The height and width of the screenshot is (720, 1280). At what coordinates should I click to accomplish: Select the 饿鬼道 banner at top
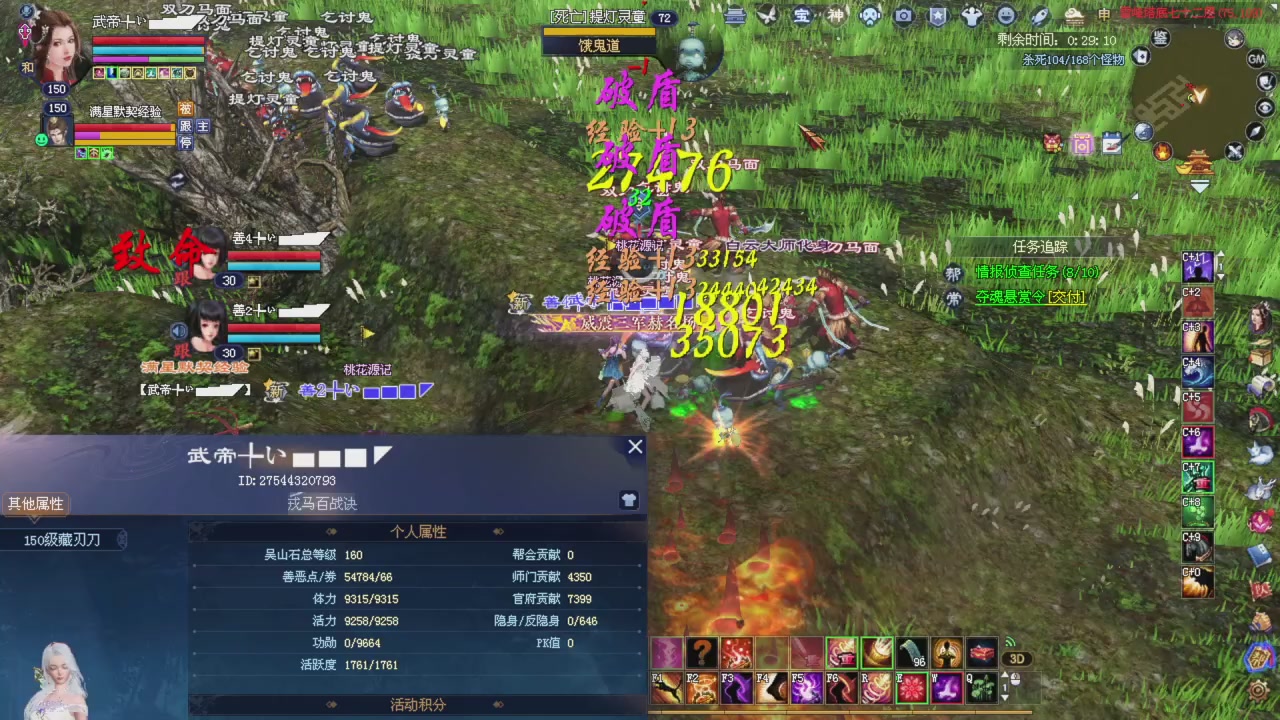point(599,45)
